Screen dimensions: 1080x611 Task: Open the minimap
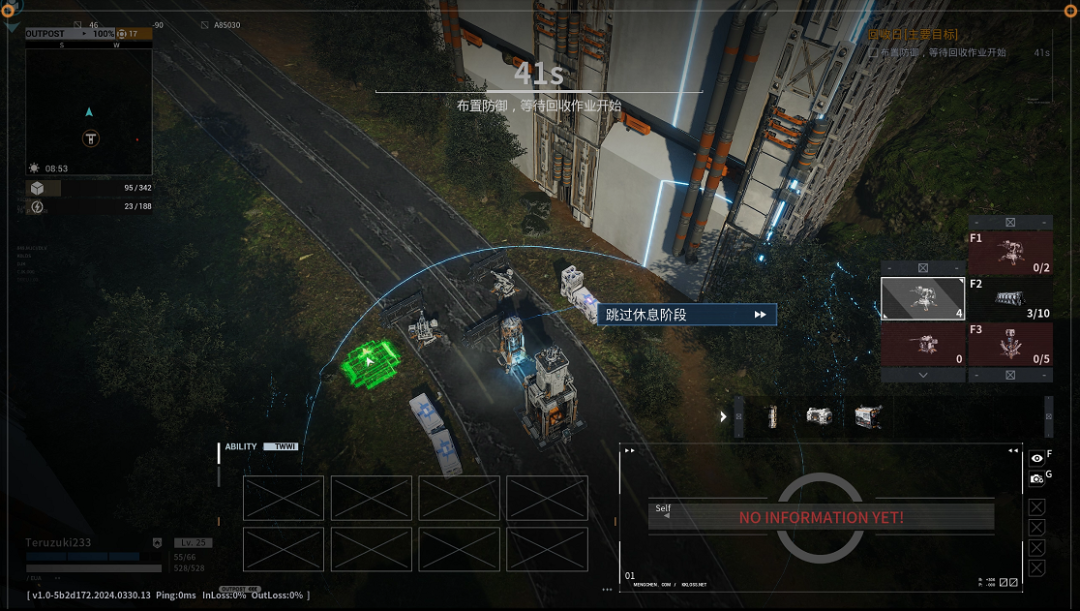[x=89, y=105]
